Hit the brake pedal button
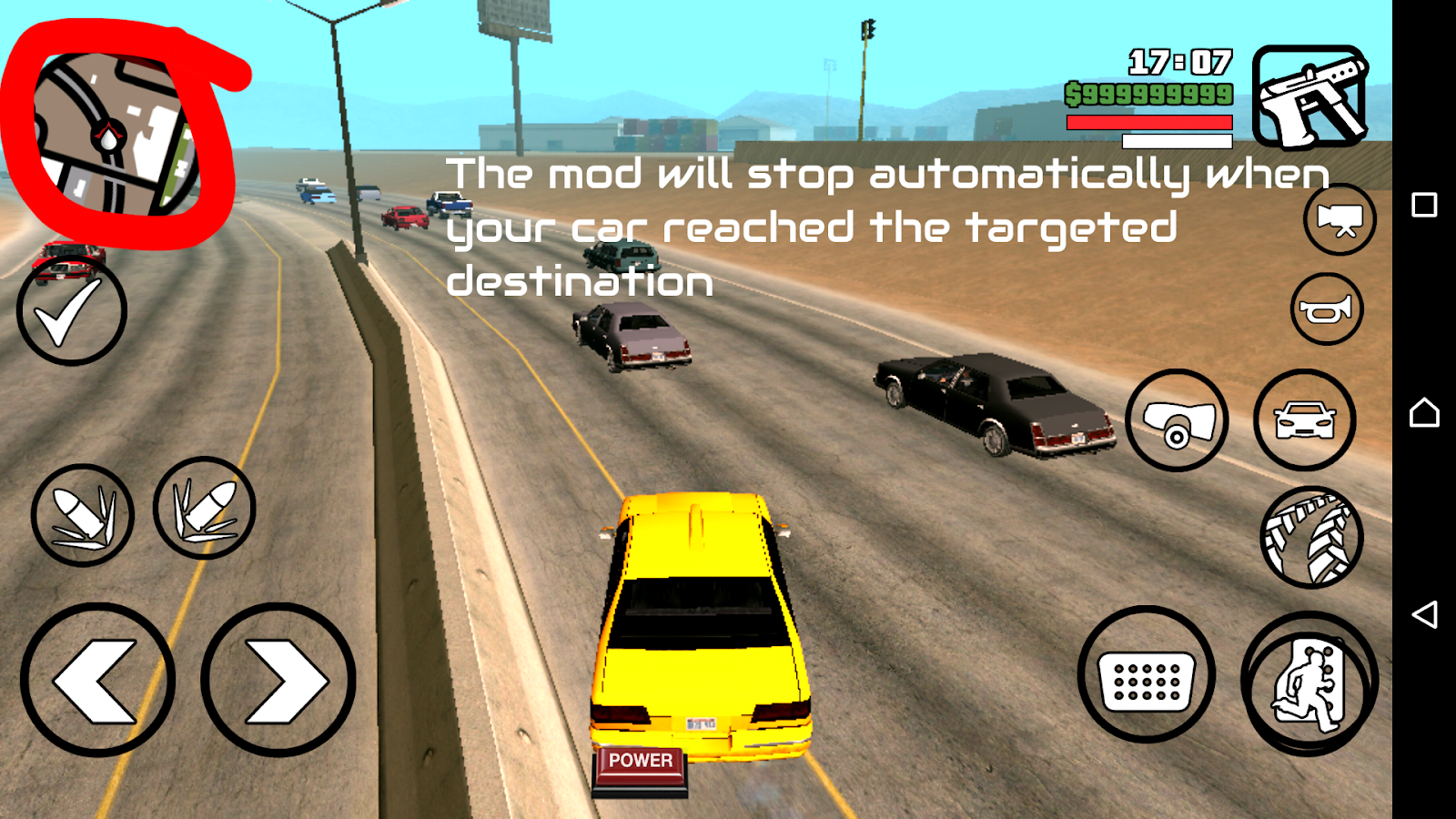 1147,675
